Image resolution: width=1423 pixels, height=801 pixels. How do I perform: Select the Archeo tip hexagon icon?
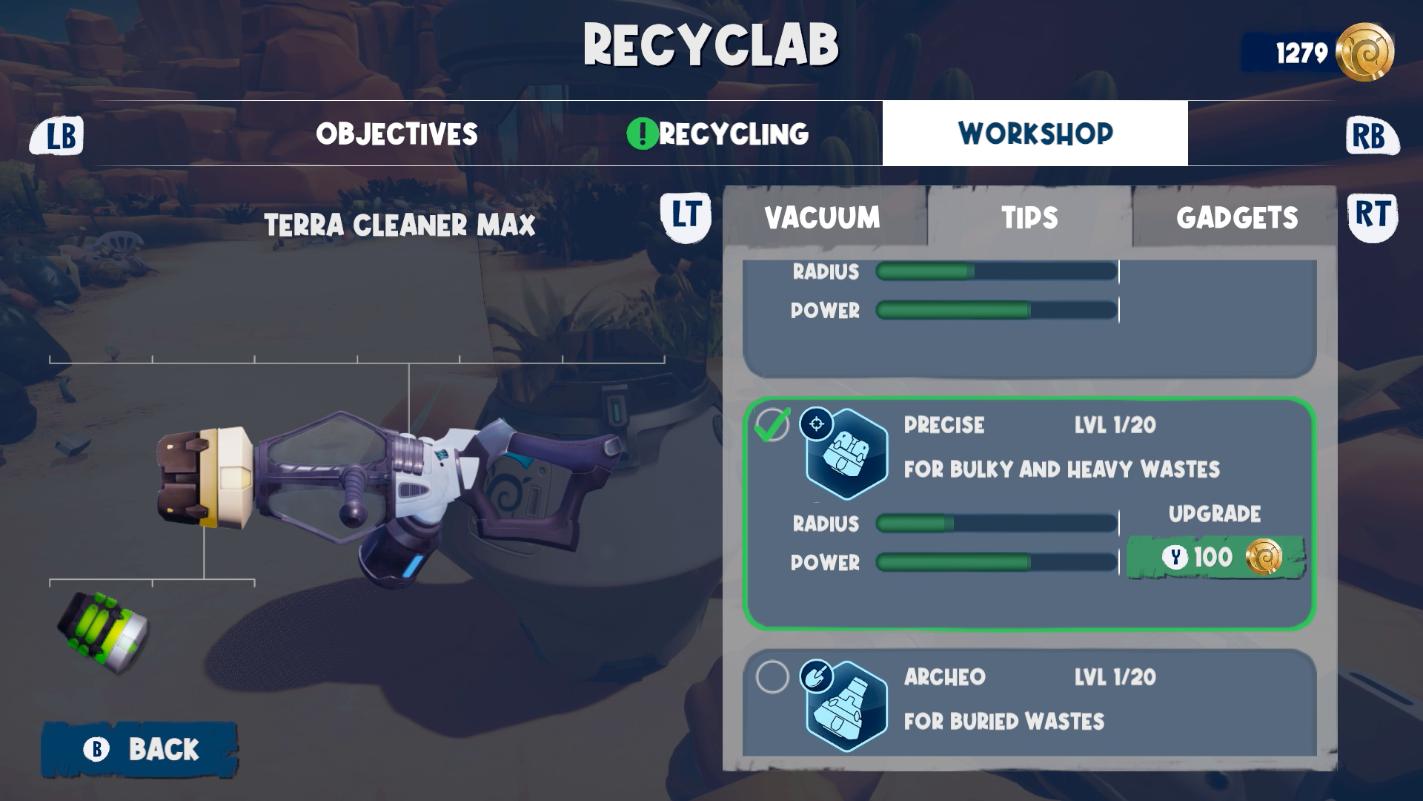847,706
